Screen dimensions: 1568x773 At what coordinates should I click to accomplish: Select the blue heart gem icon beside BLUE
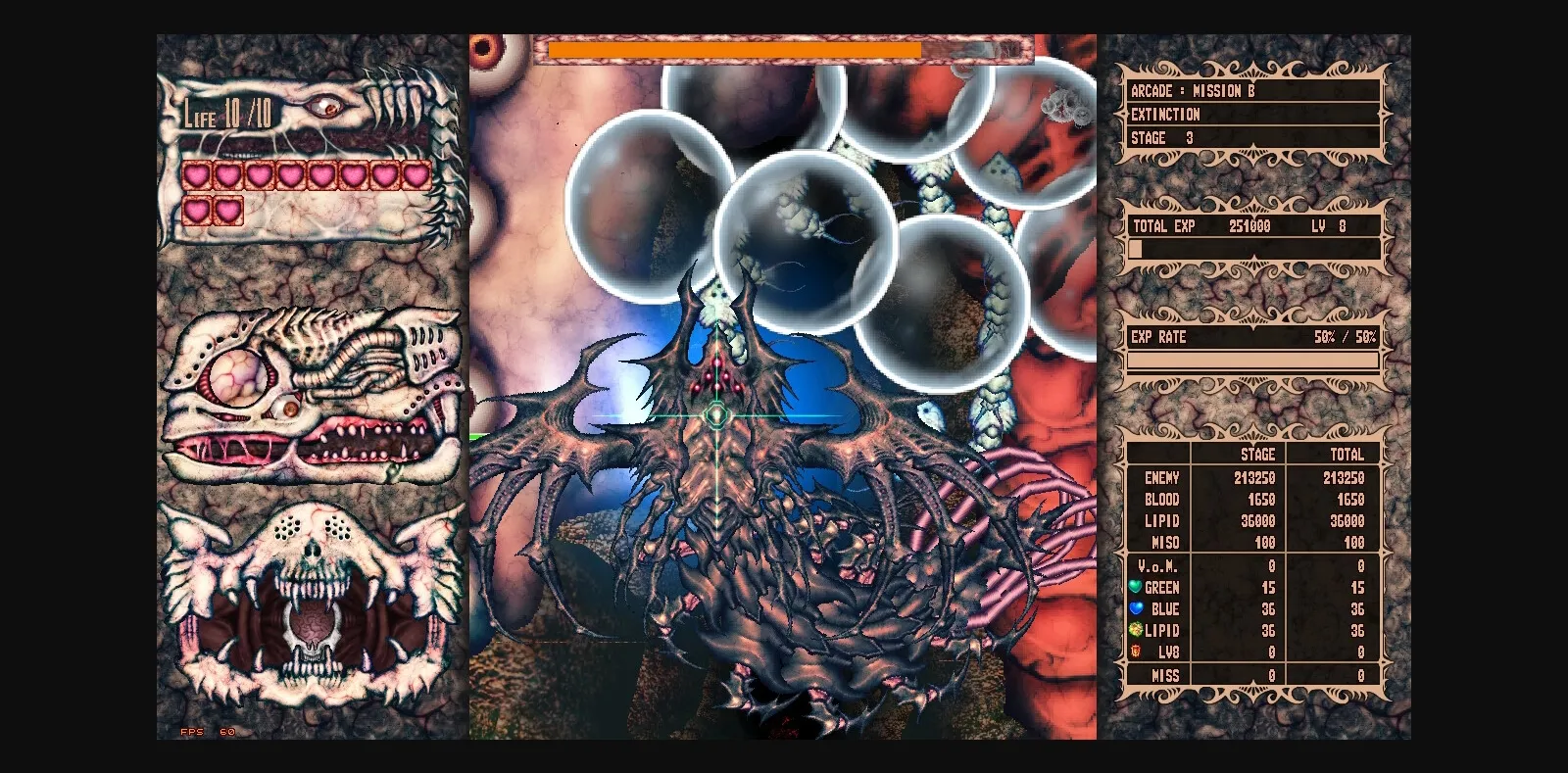pos(1137,608)
